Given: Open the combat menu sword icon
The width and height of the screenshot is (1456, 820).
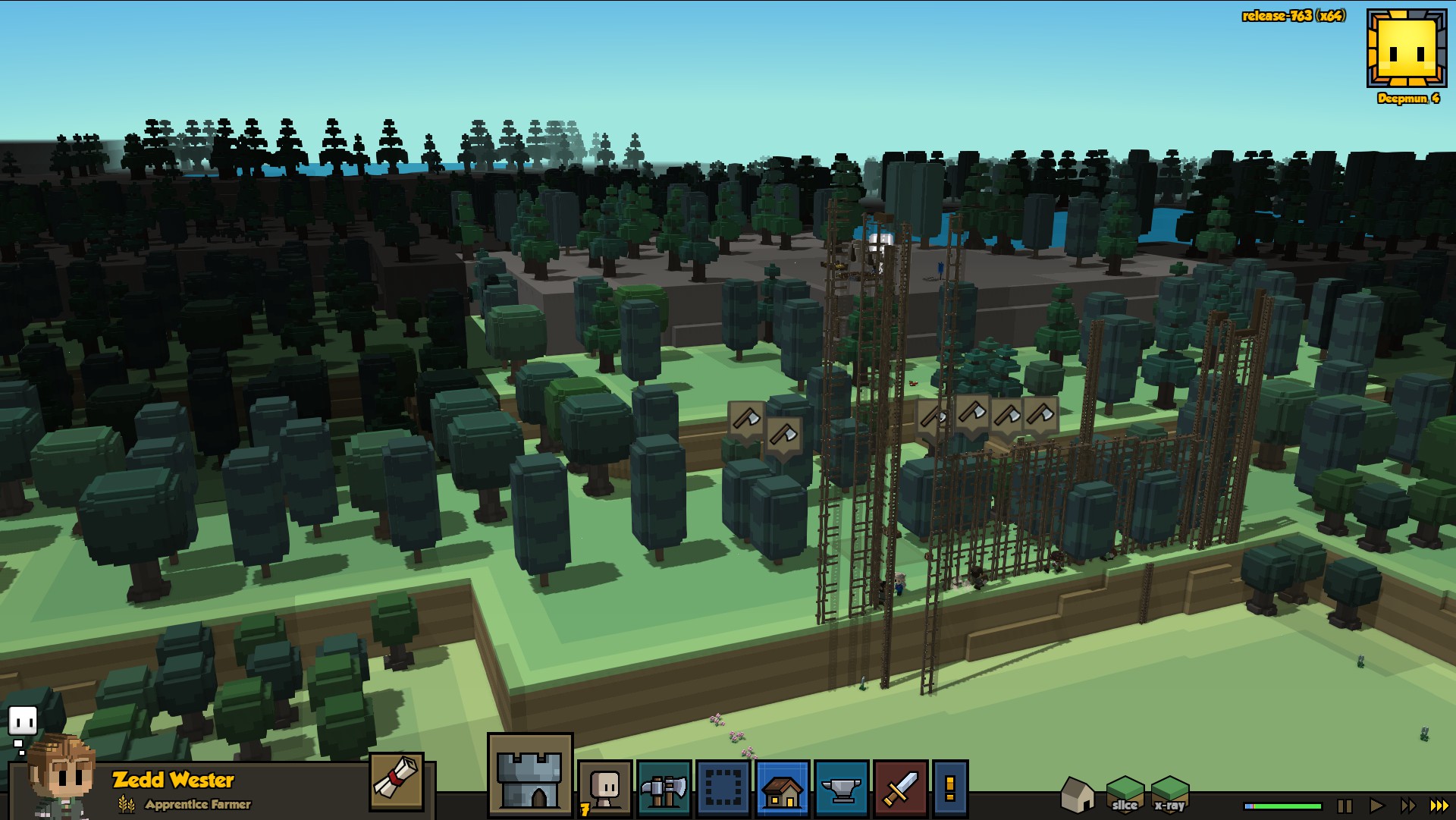Looking at the screenshot, I should click(900, 789).
